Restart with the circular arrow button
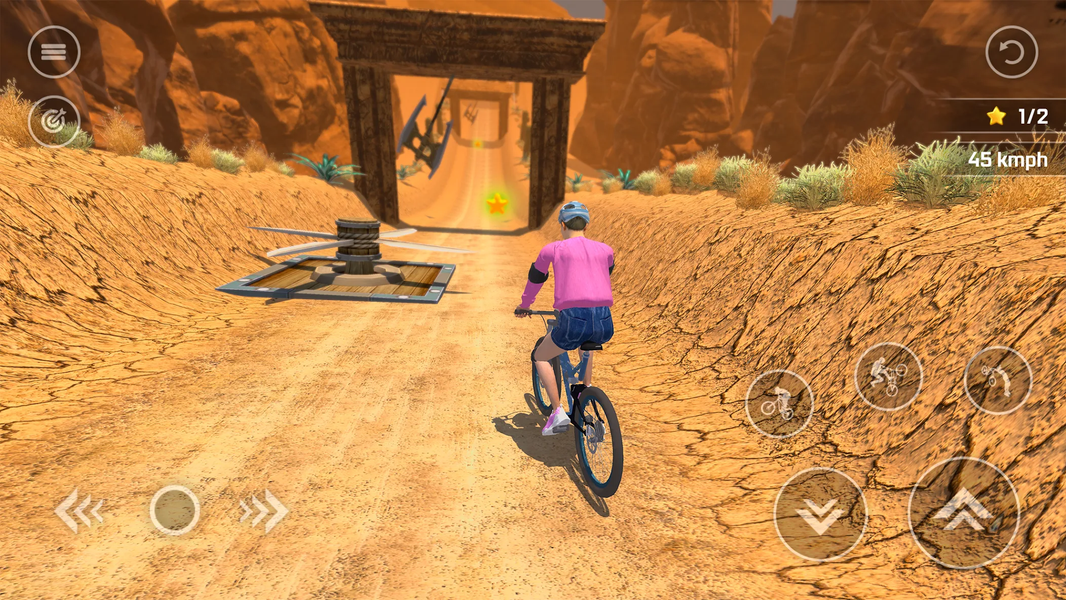 [1011, 52]
